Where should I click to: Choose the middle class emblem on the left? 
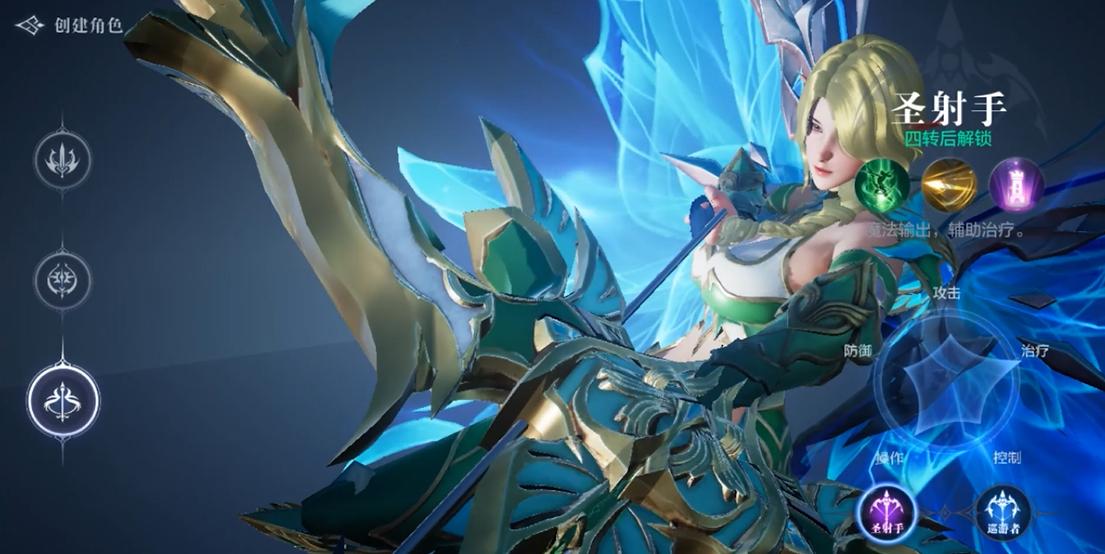[x=63, y=279]
